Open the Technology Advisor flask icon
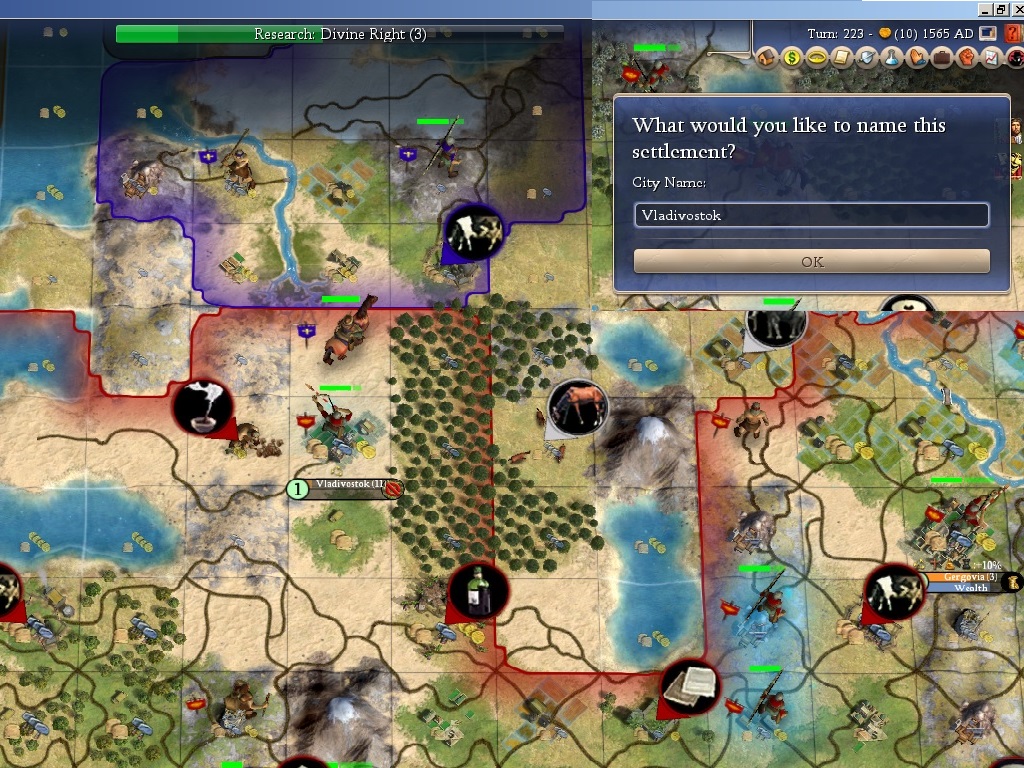 pos(891,57)
